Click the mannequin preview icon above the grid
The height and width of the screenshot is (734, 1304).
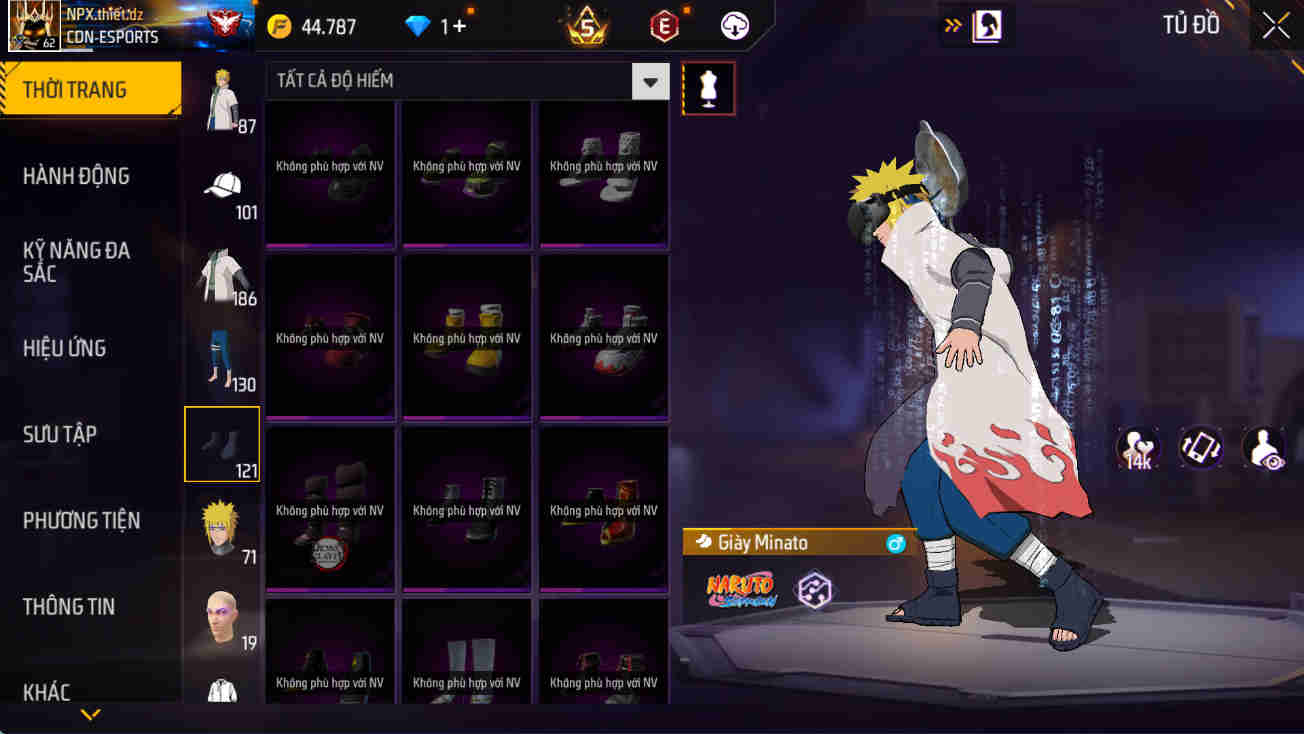[708, 88]
